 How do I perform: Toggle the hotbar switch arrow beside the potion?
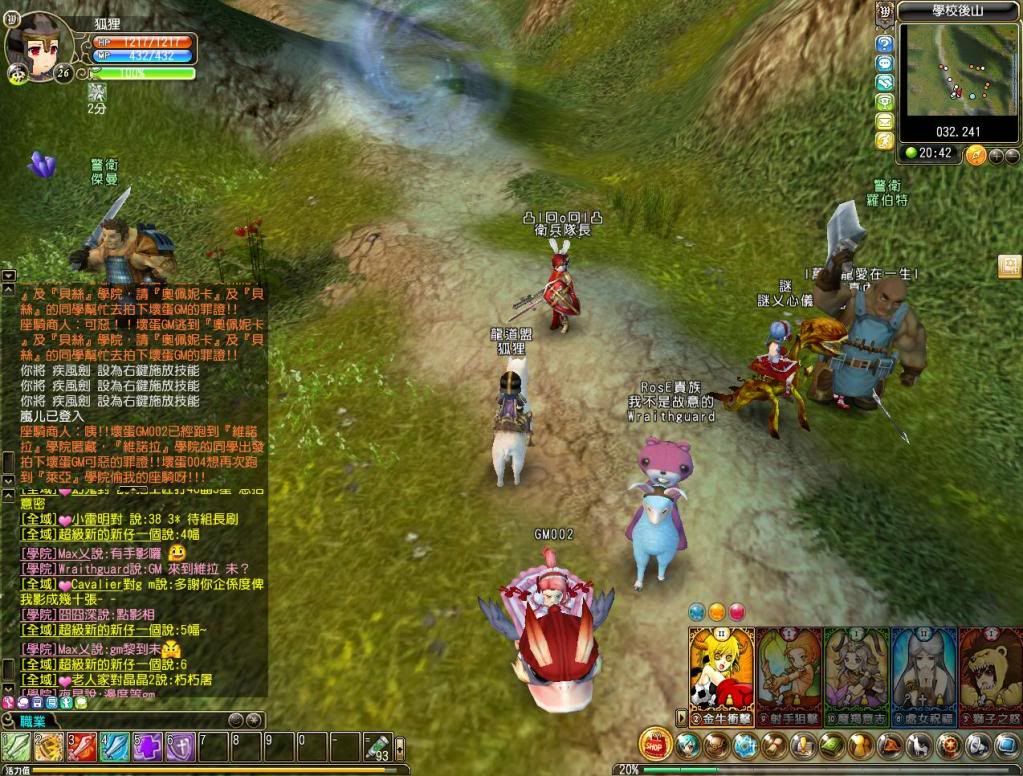coord(400,747)
